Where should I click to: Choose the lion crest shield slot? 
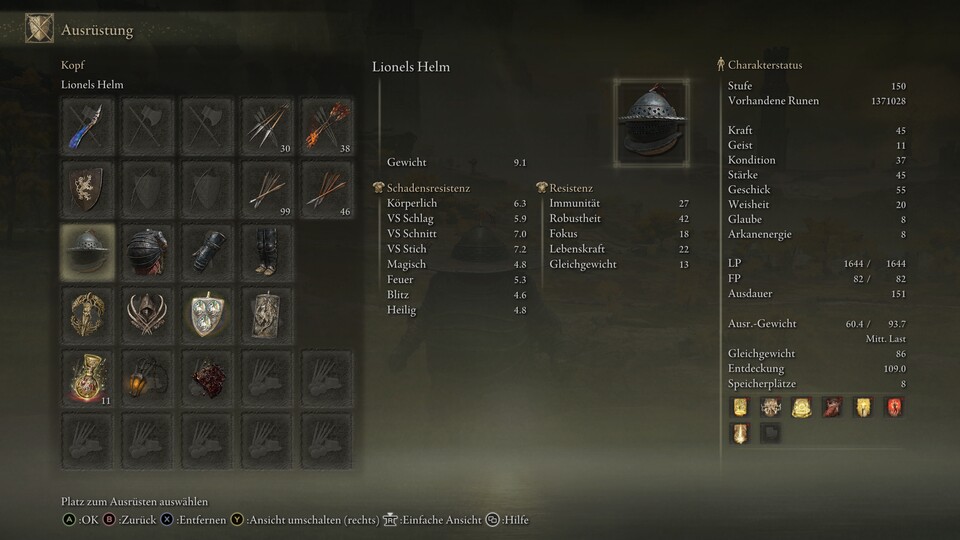point(87,188)
